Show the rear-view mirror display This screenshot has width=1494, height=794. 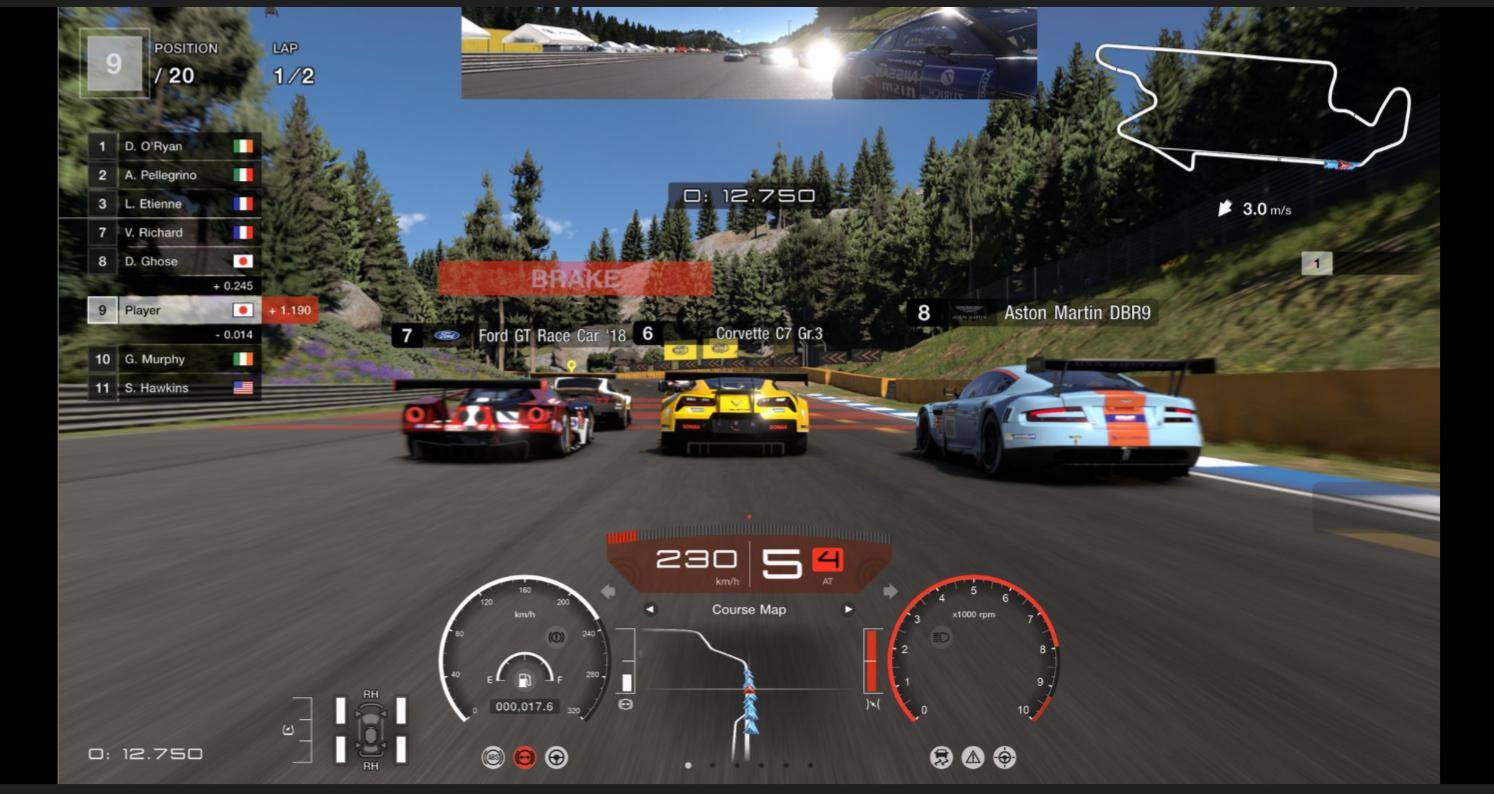tap(748, 54)
